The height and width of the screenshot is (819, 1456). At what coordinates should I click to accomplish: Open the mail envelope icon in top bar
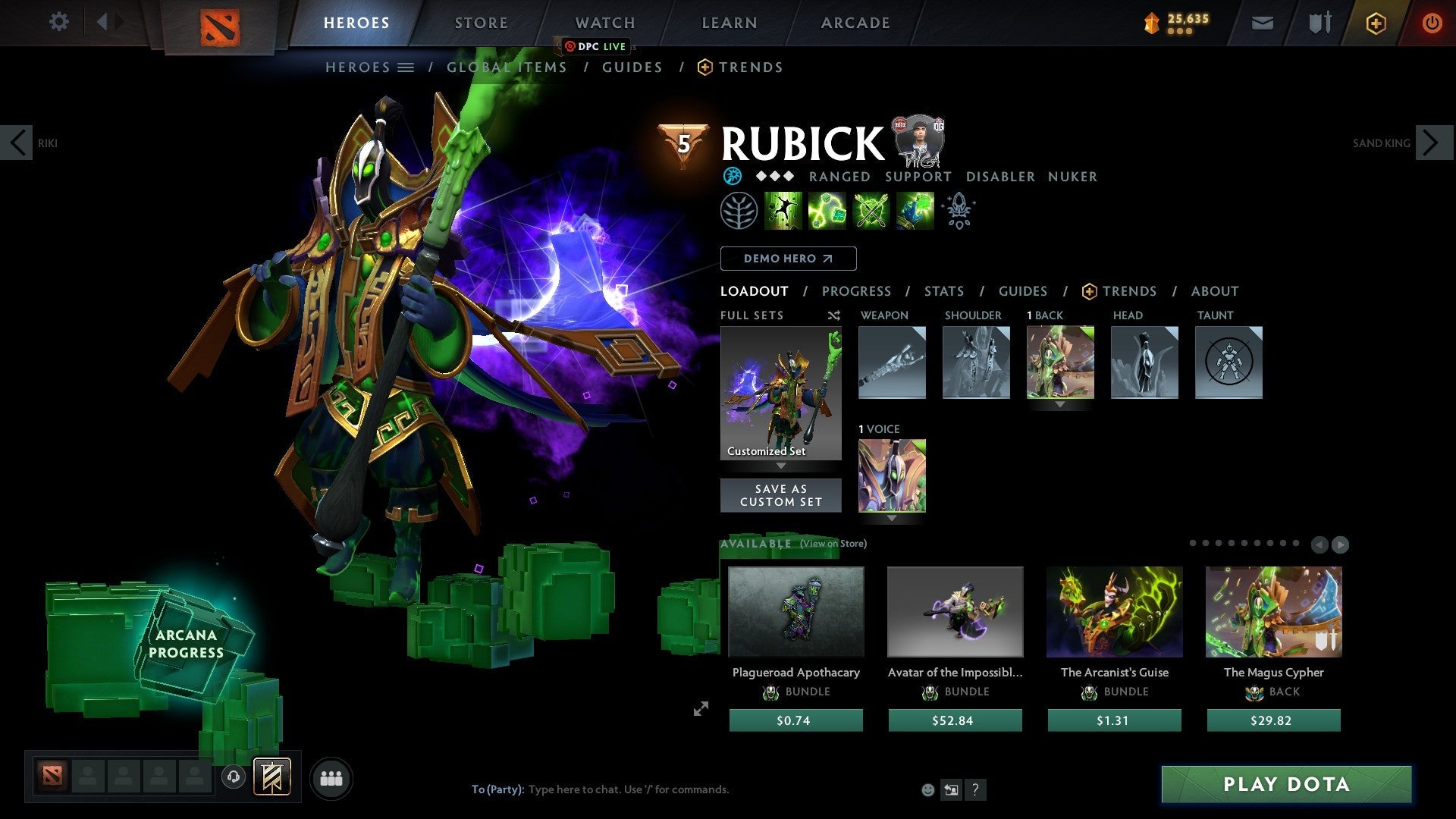(x=1262, y=23)
